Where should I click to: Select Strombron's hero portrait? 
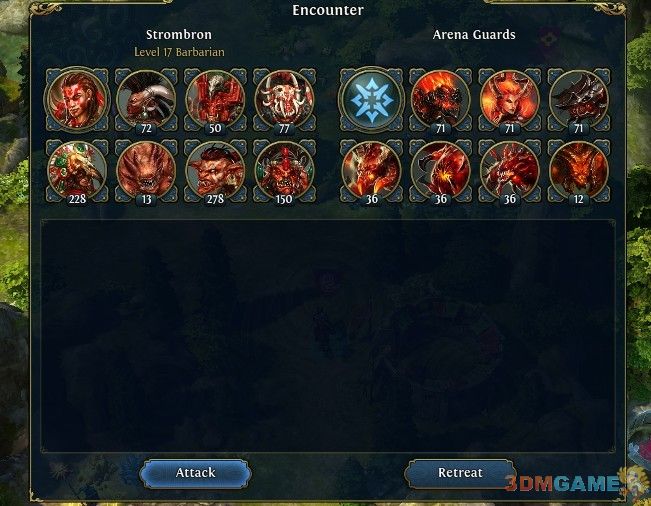[77, 99]
